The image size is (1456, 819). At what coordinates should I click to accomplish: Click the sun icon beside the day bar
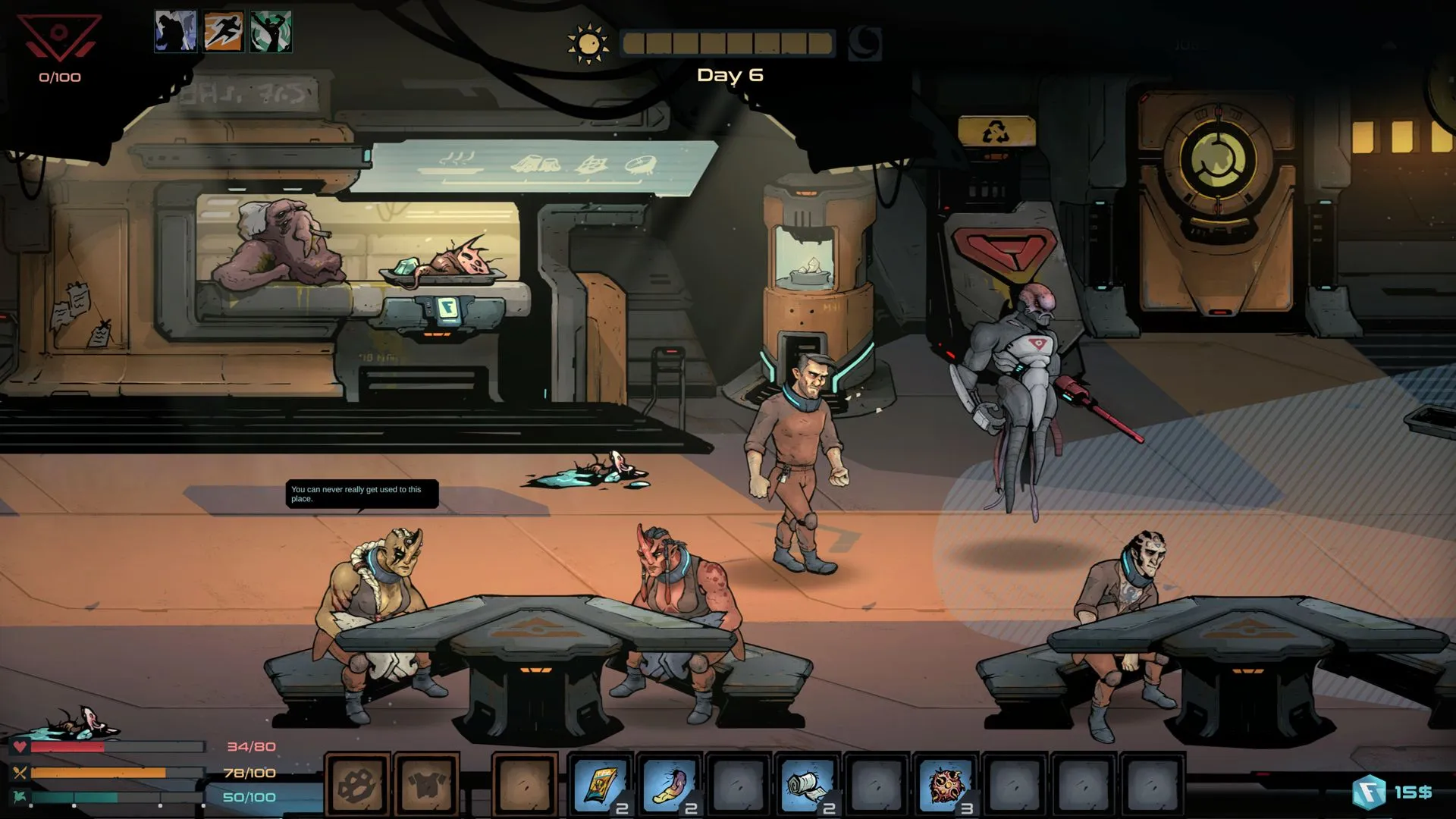(x=588, y=42)
